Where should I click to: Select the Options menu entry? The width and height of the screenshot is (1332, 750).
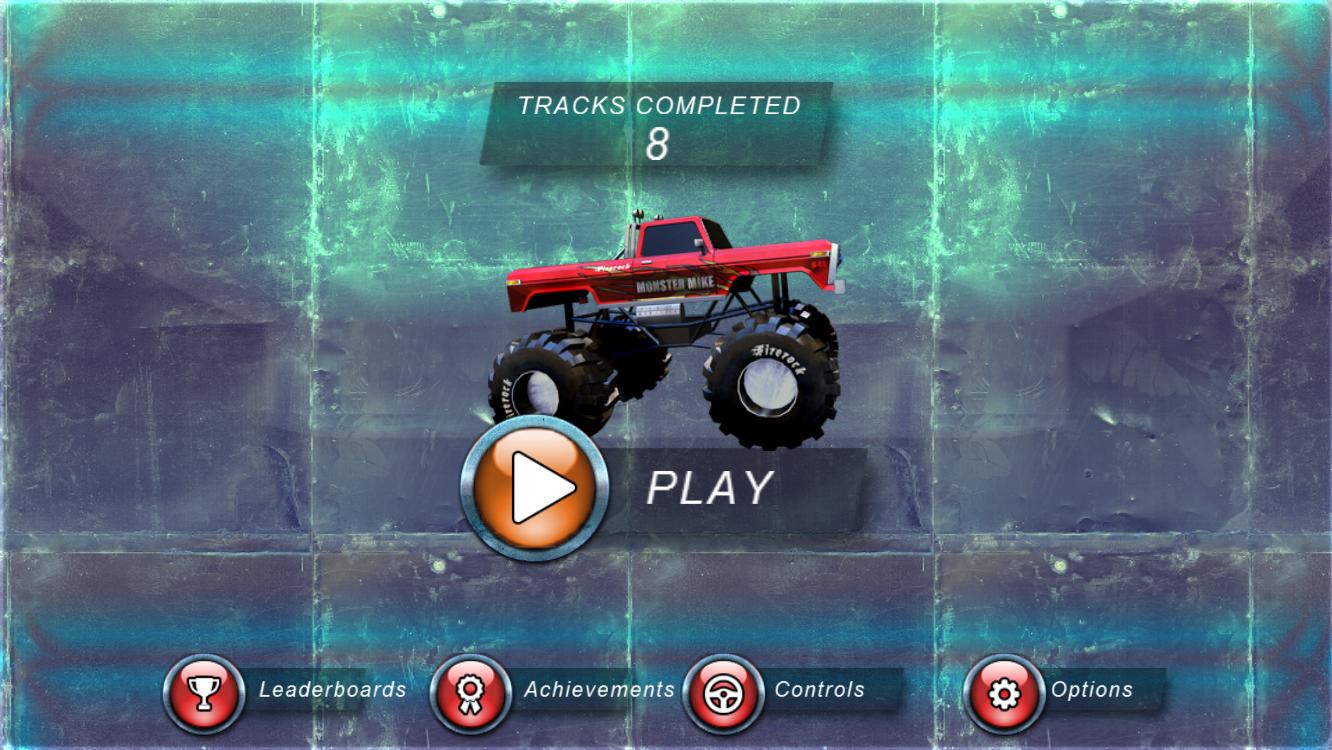click(x=1092, y=689)
